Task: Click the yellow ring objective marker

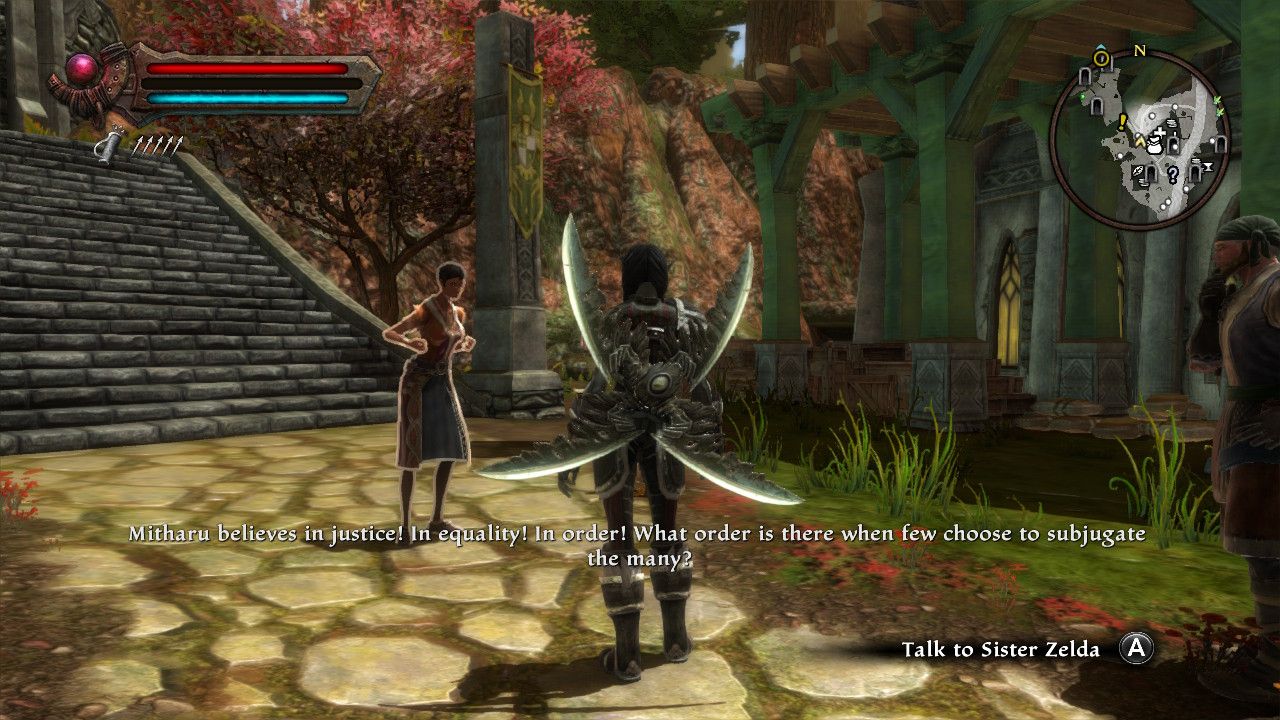Action: tap(1102, 58)
